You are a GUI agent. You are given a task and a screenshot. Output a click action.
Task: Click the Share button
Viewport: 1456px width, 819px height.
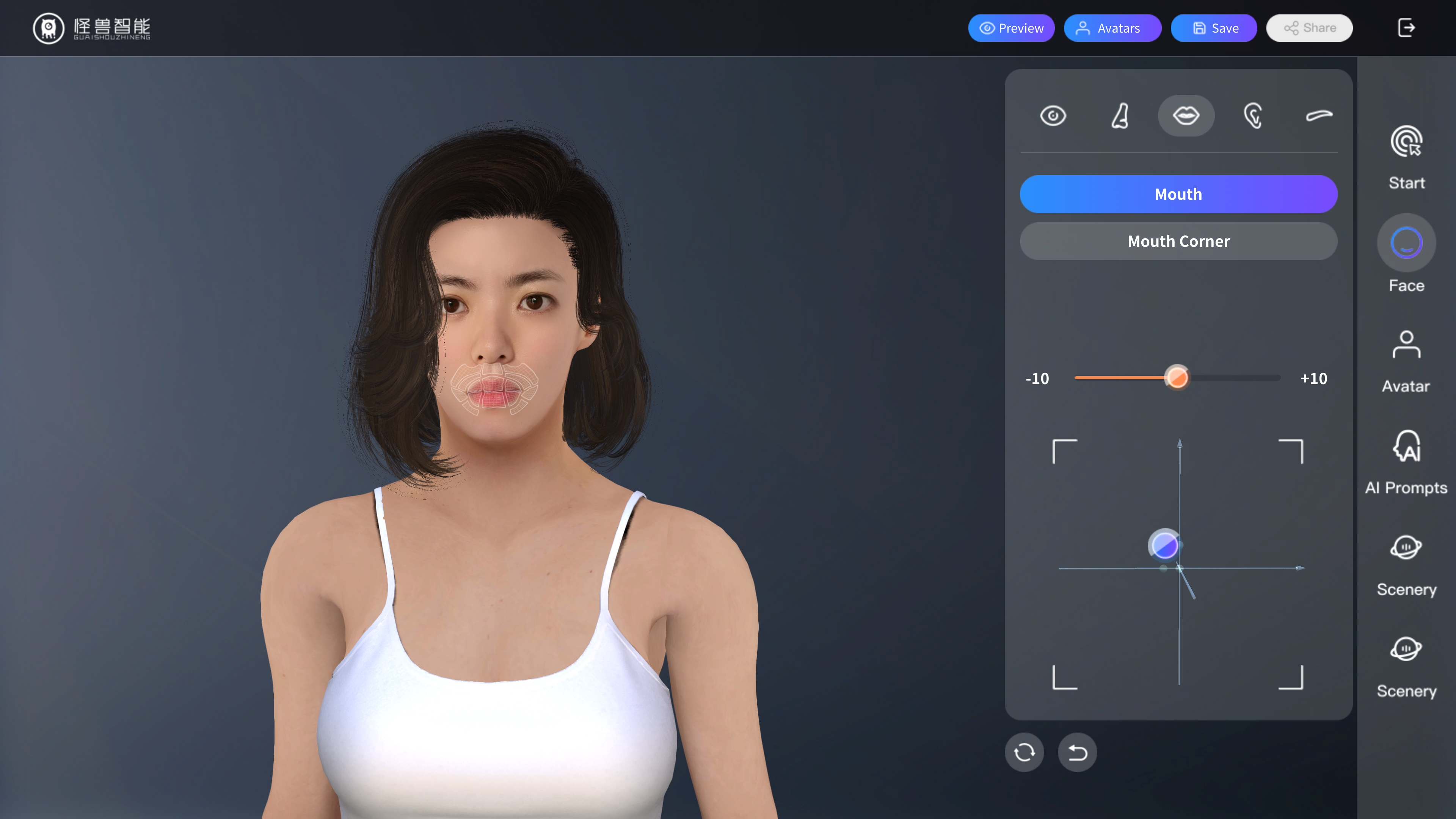tap(1309, 28)
